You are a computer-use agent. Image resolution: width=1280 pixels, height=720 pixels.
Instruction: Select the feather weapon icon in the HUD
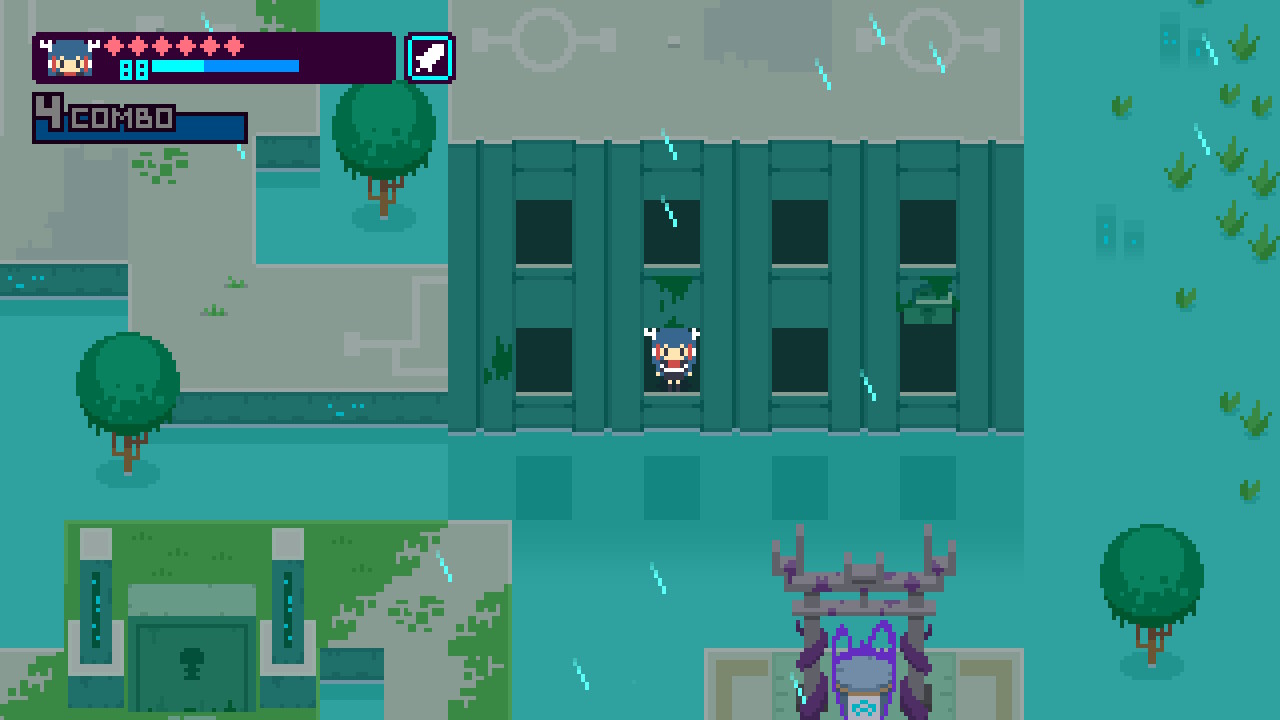pyautogui.click(x=428, y=57)
